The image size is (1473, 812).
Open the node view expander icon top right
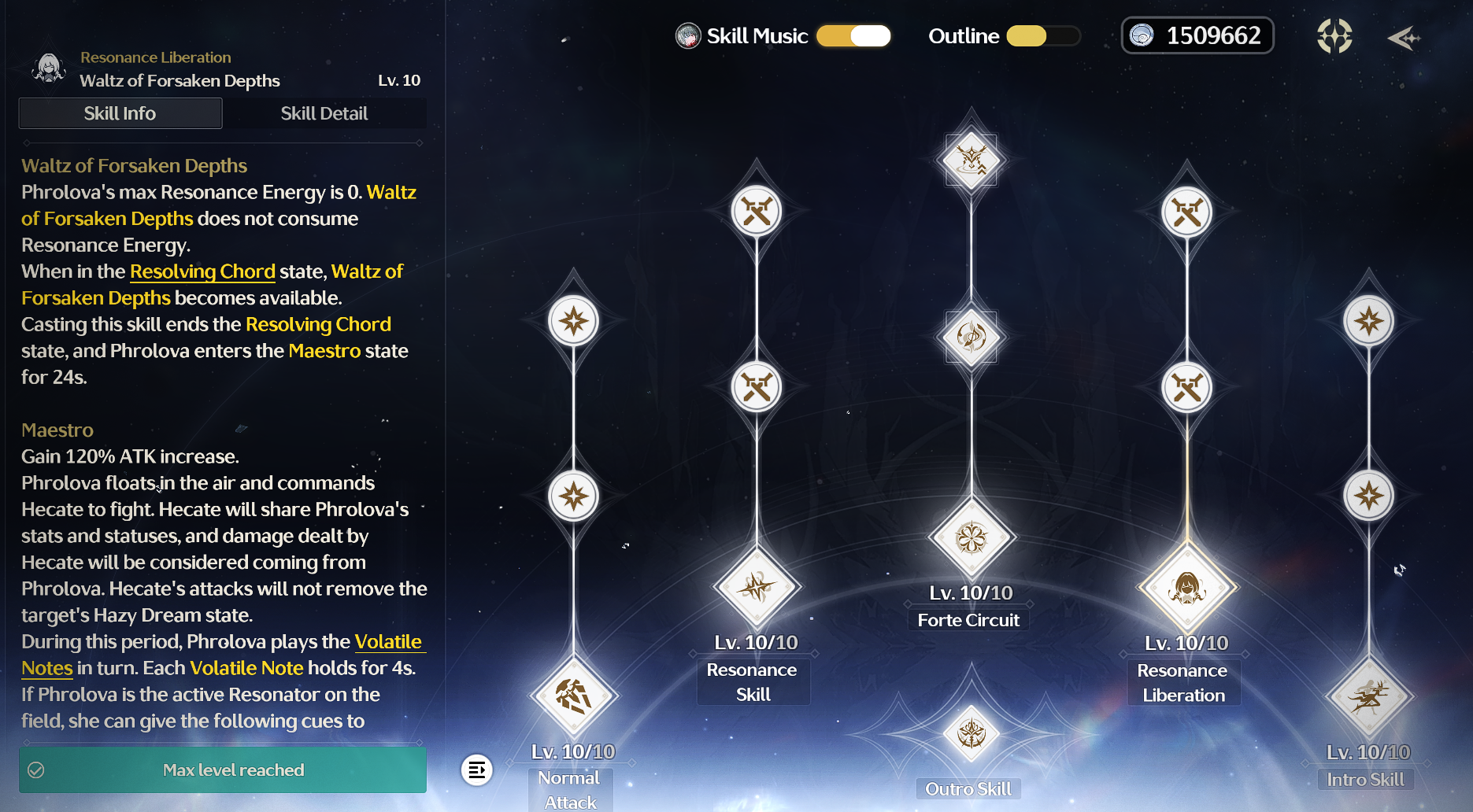pyautogui.click(x=1334, y=35)
